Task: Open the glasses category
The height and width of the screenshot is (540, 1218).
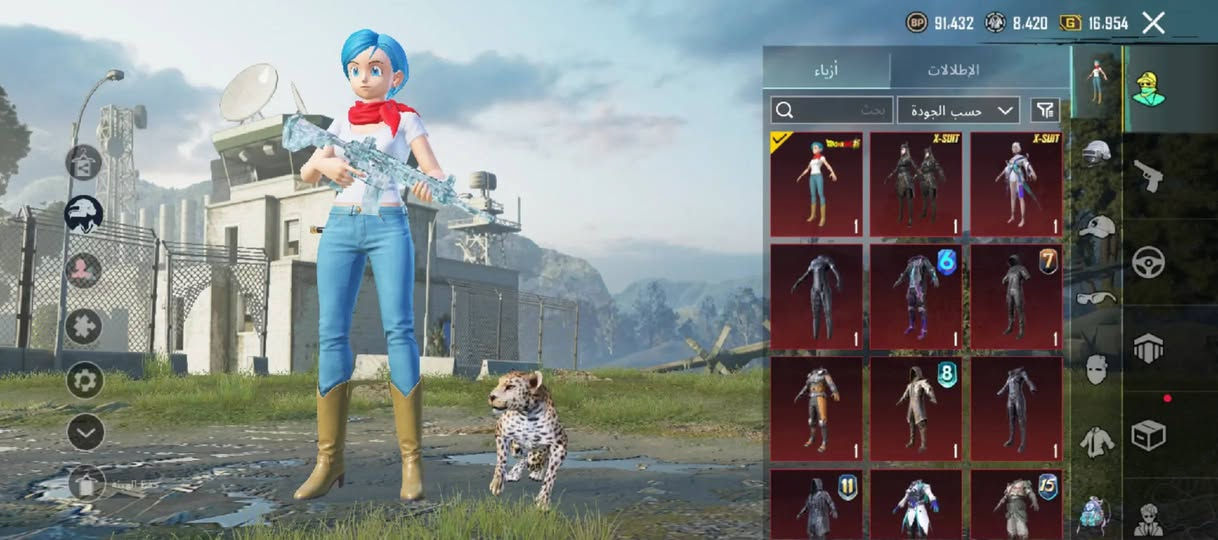Action: tap(1096, 297)
